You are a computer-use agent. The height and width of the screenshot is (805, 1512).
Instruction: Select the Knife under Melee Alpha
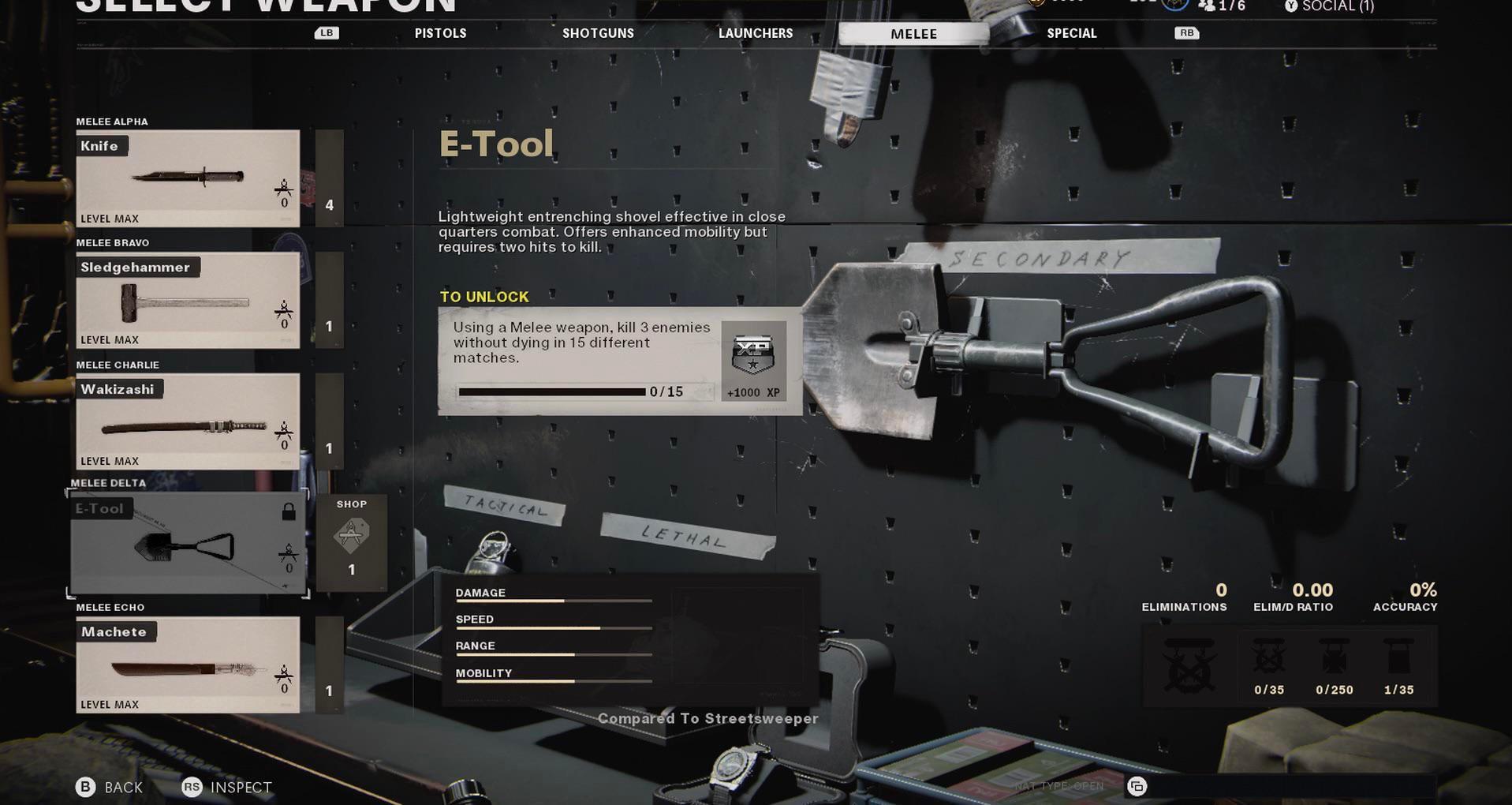[187, 178]
